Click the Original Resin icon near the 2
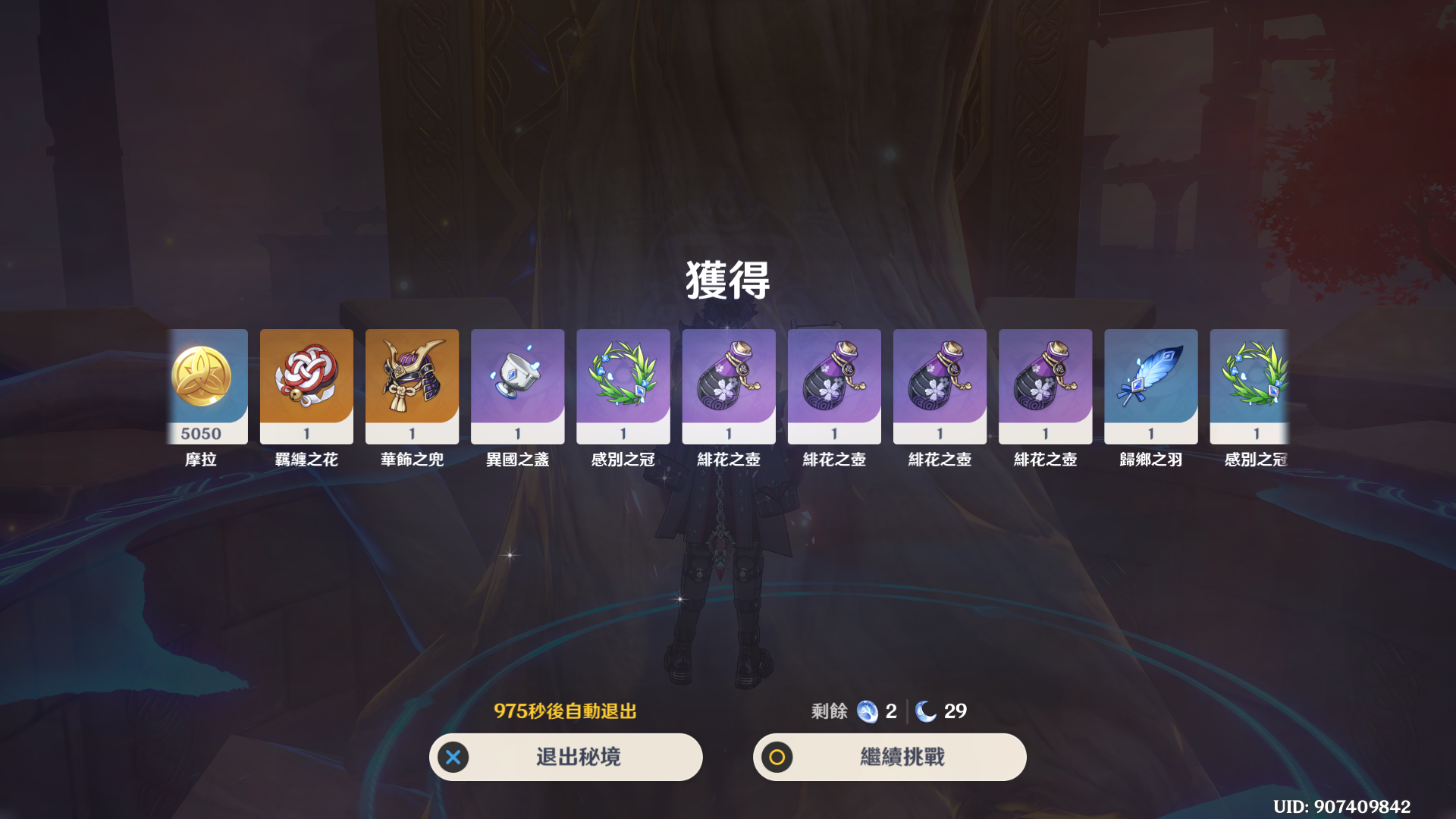This screenshot has width=1456, height=819. [866, 711]
